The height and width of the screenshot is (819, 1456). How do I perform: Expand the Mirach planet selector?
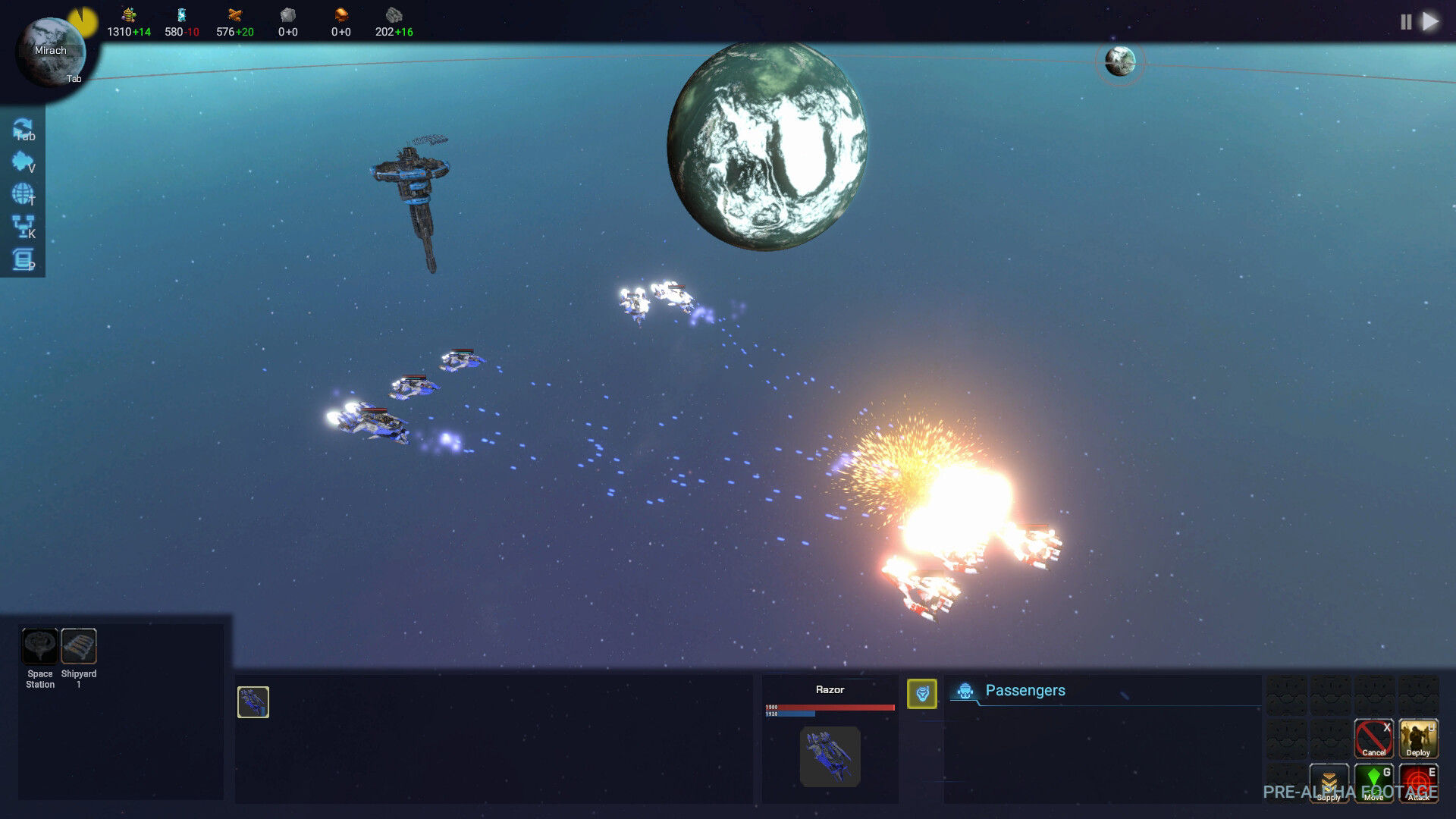[x=52, y=52]
